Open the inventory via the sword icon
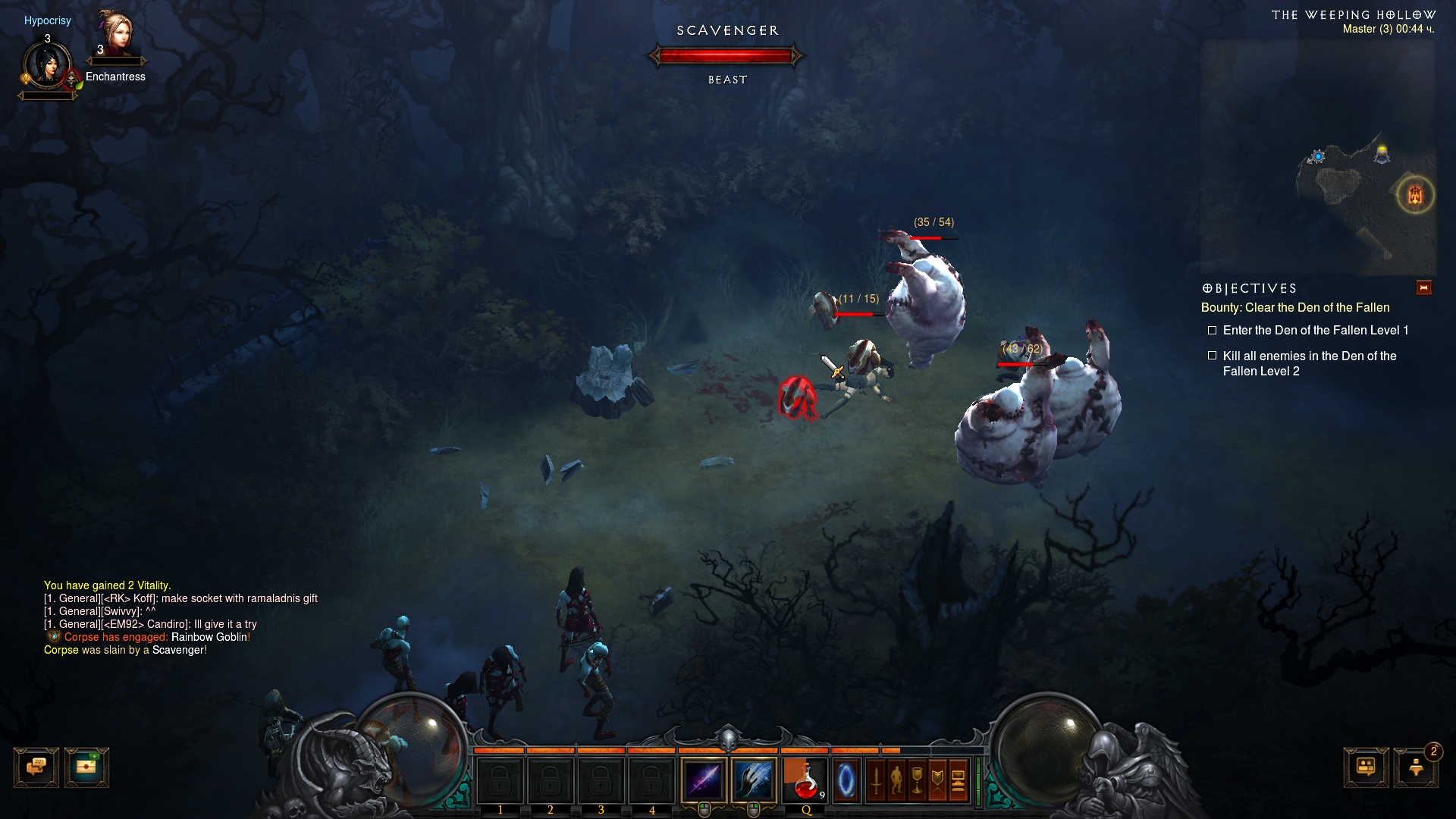The width and height of the screenshot is (1456, 819). tap(877, 780)
